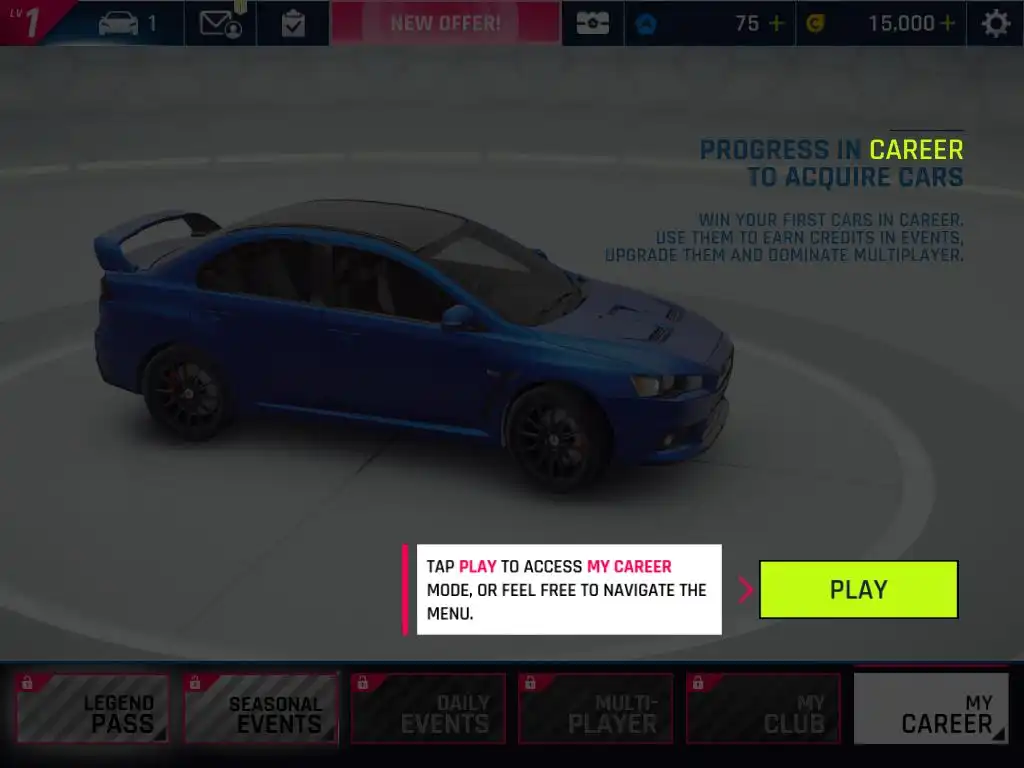Open the settings gear icon
The height and width of the screenshot is (768, 1024).
[995, 23]
